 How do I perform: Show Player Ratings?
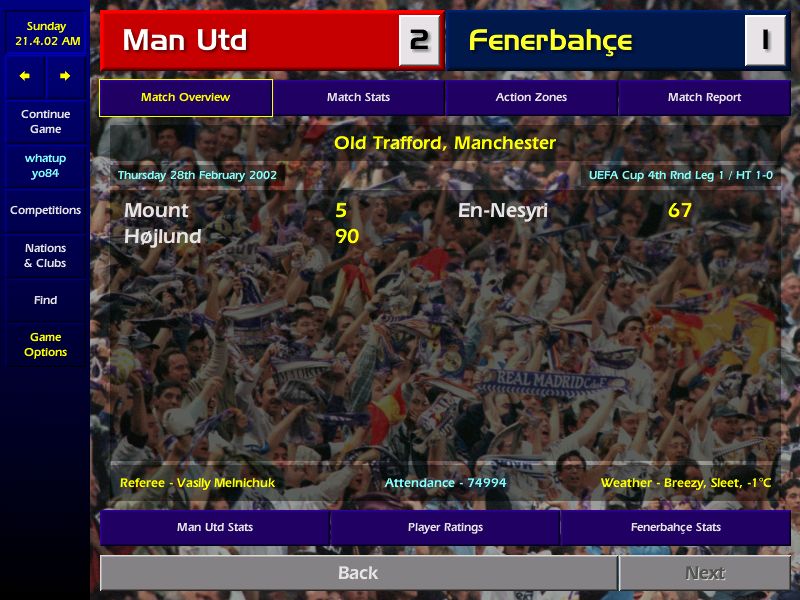coord(445,527)
